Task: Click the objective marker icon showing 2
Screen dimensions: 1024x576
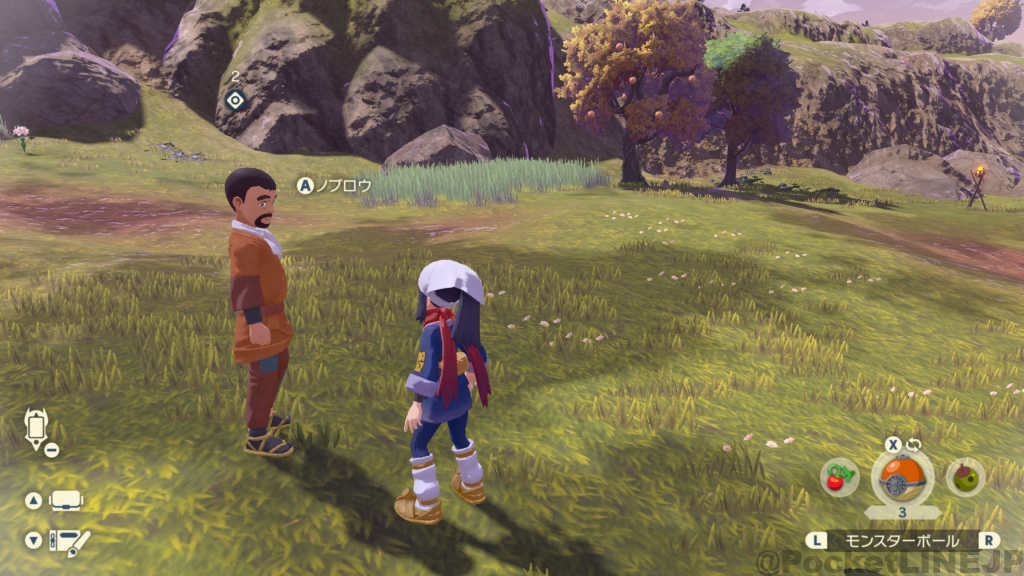Action: (235, 99)
